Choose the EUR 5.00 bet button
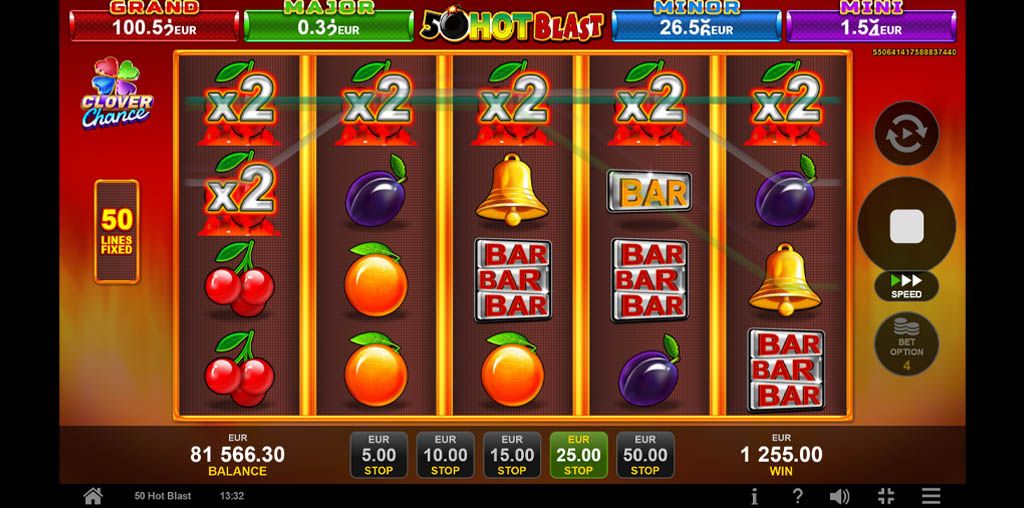The height and width of the screenshot is (508, 1024). pyautogui.click(x=379, y=455)
